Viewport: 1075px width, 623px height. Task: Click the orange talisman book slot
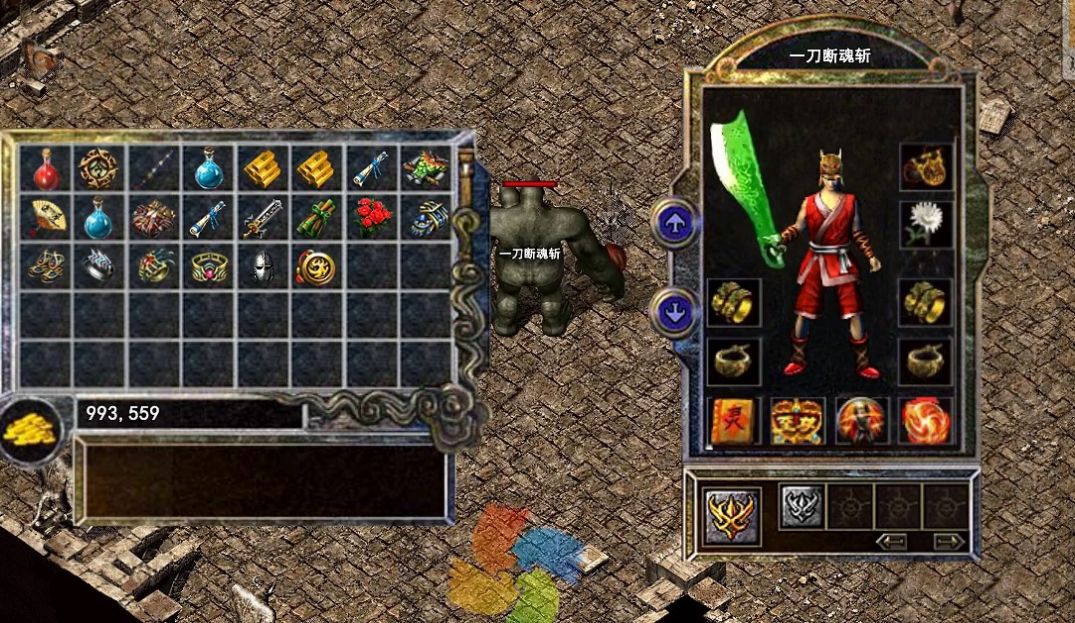[733, 421]
